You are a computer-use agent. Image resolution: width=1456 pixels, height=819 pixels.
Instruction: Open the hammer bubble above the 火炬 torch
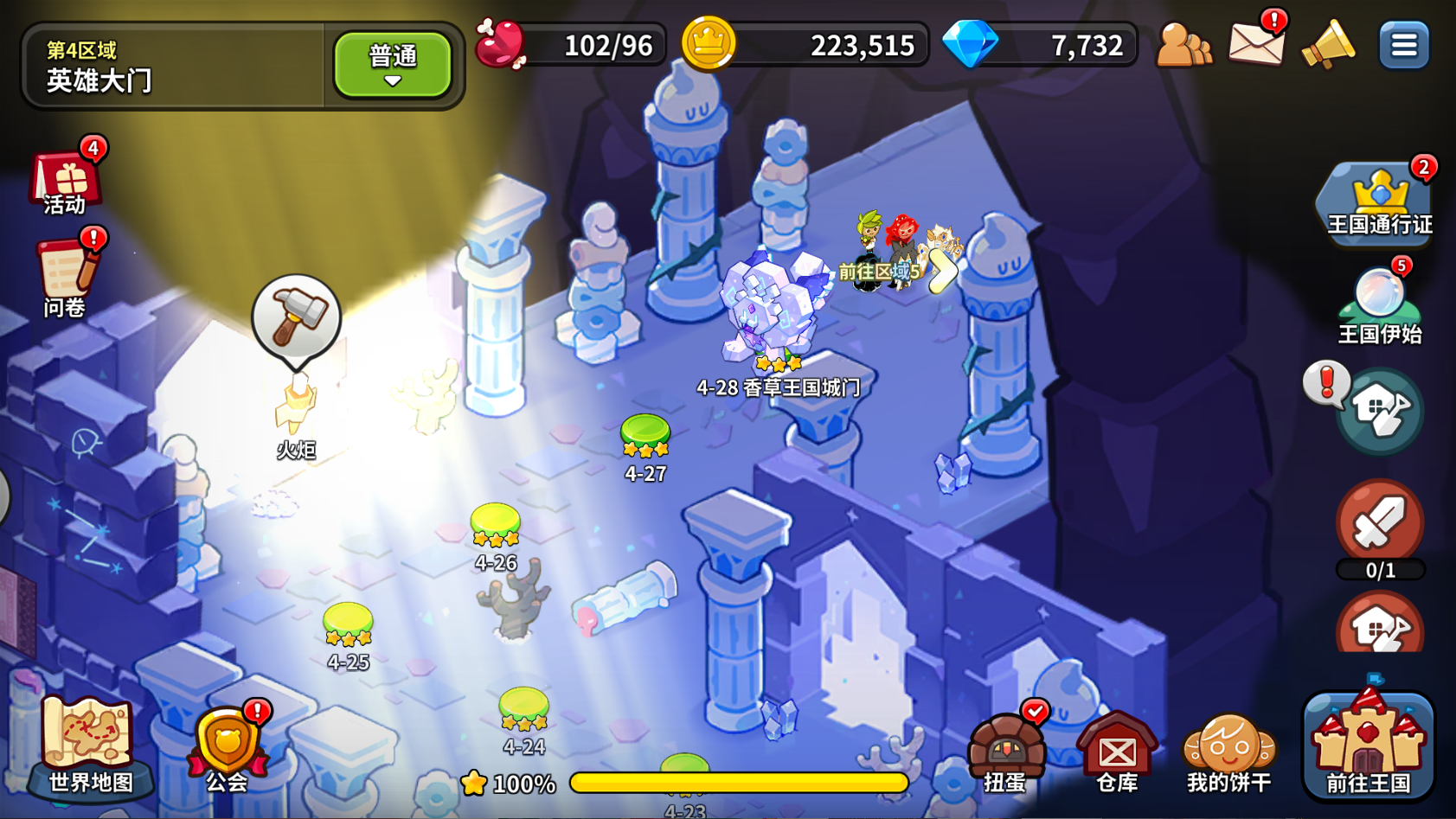[295, 318]
